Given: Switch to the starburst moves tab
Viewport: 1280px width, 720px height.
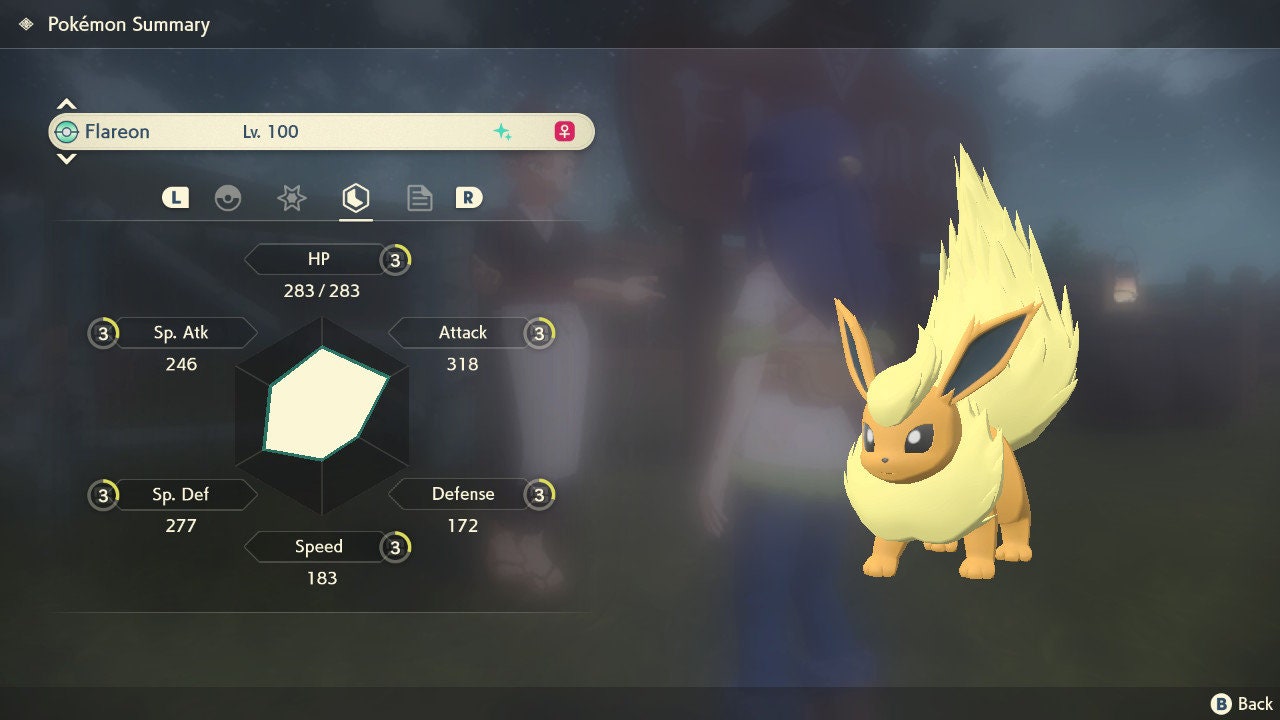Looking at the screenshot, I should [291, 198].
